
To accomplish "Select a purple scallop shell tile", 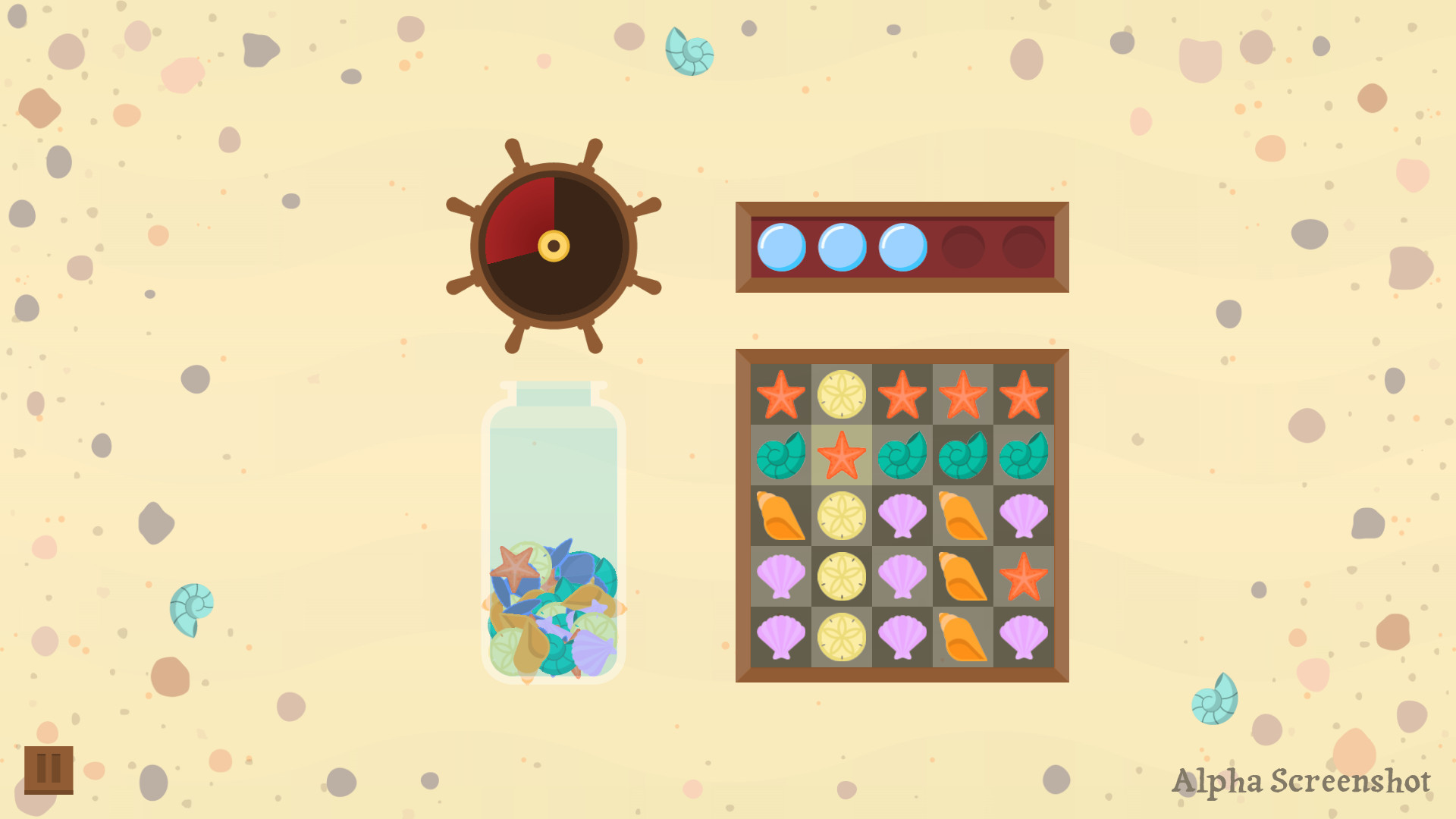I will 902,516.
